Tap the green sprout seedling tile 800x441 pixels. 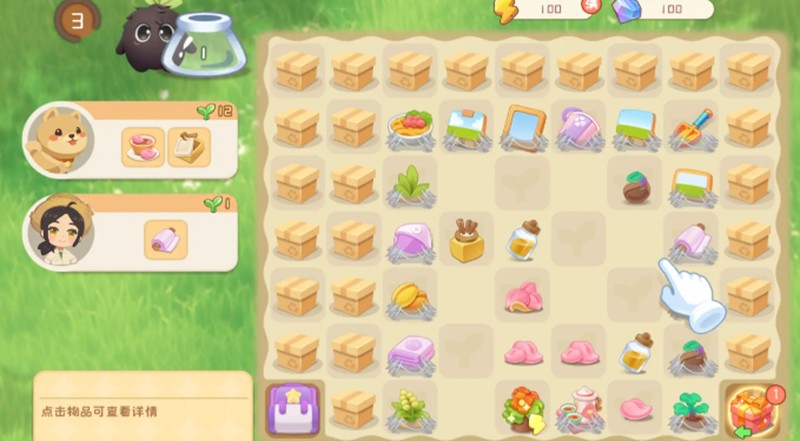click(x=692, y=408)
